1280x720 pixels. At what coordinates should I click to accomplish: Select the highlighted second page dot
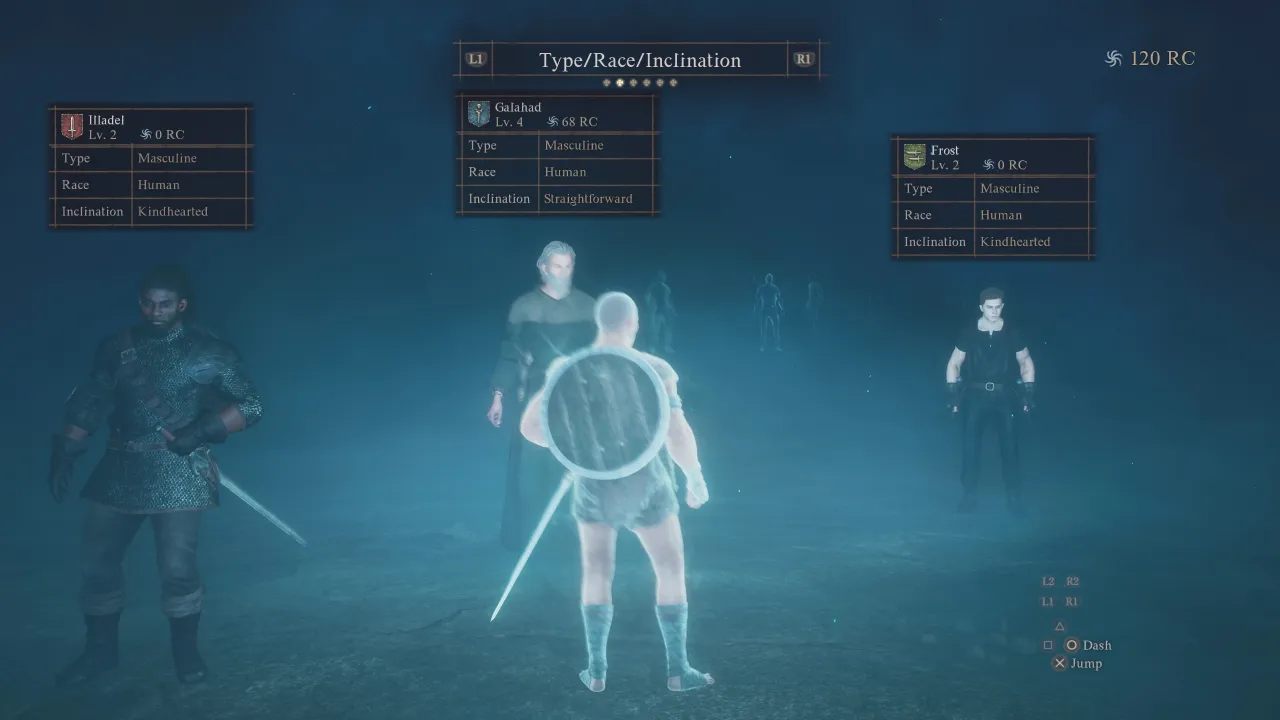click(x=620, y=82)
